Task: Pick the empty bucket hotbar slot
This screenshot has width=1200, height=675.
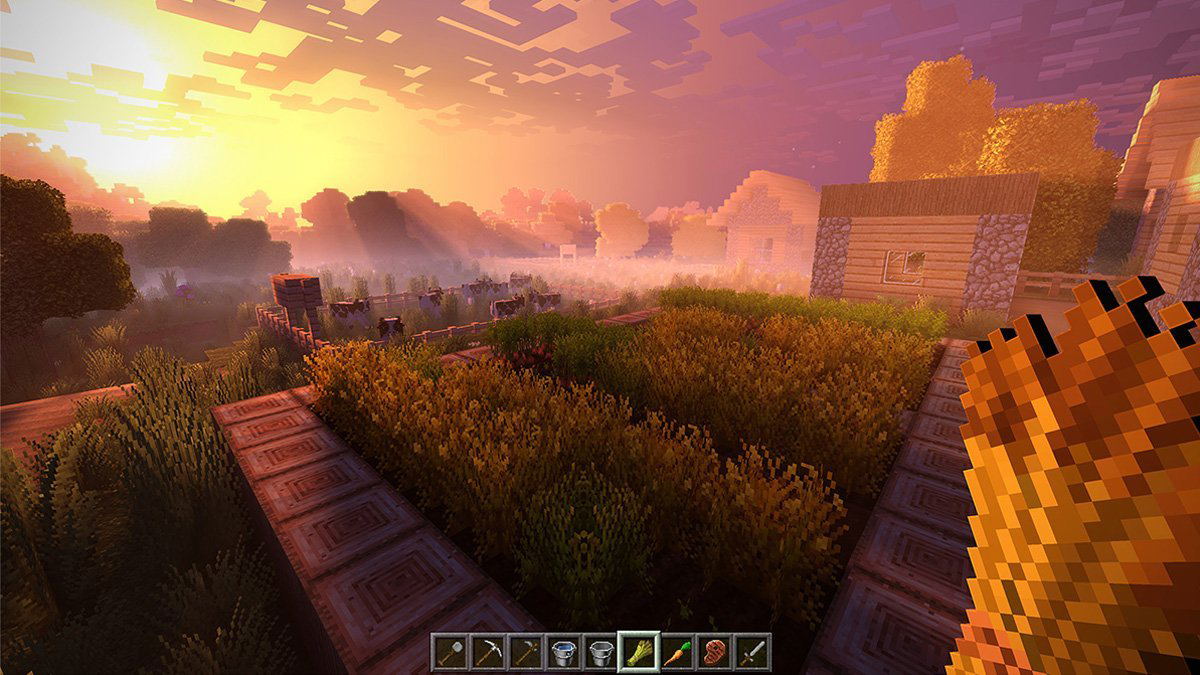Action: (x=600, y=652)
